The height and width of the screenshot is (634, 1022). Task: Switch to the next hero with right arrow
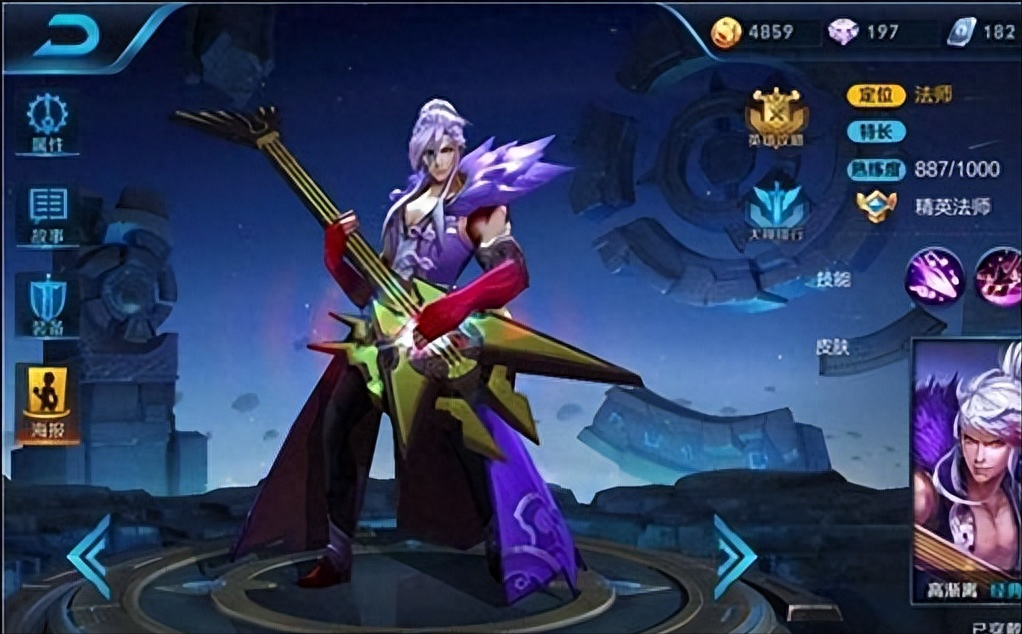click(734, 557)
